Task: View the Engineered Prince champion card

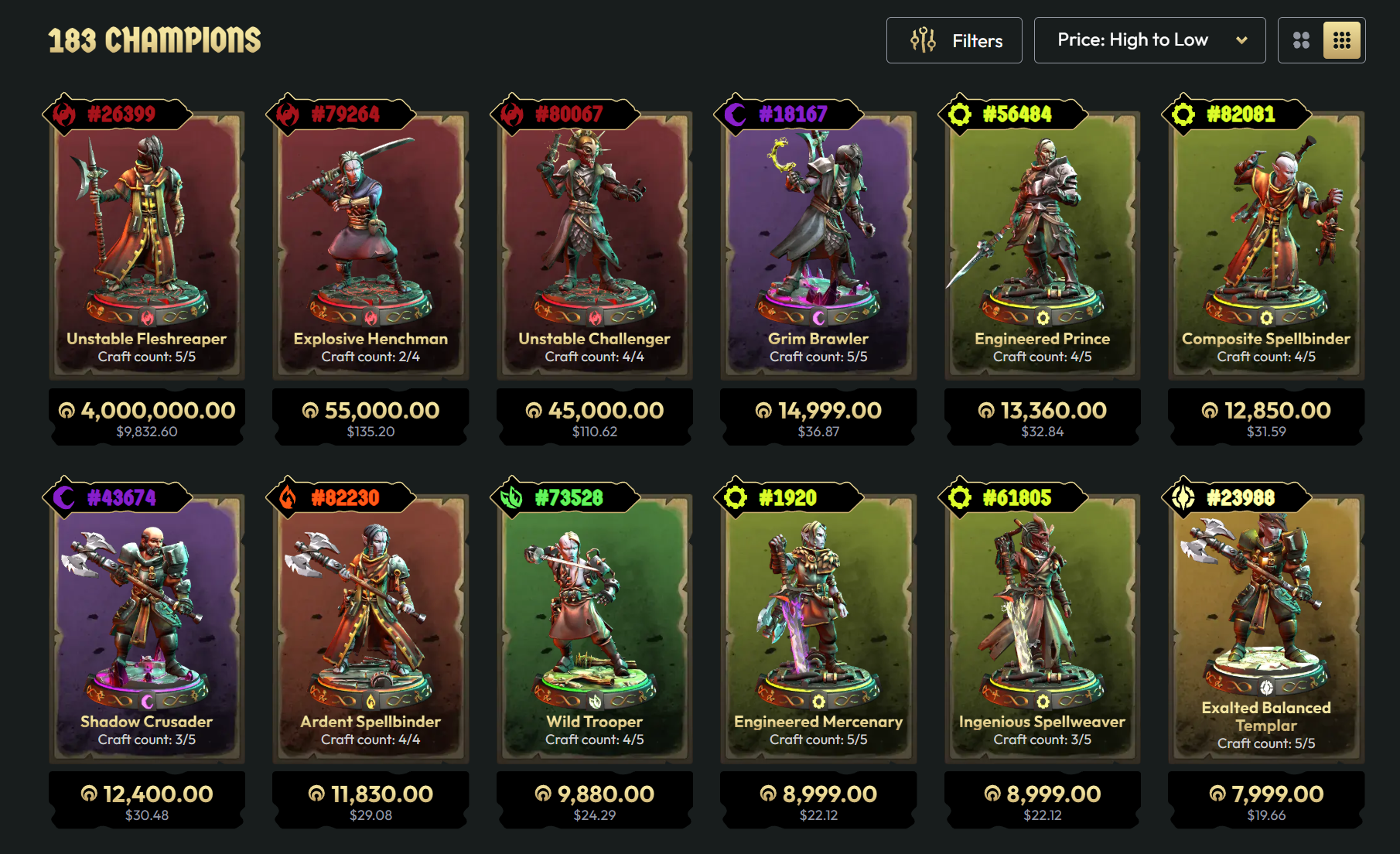Action: (1042, 240)
